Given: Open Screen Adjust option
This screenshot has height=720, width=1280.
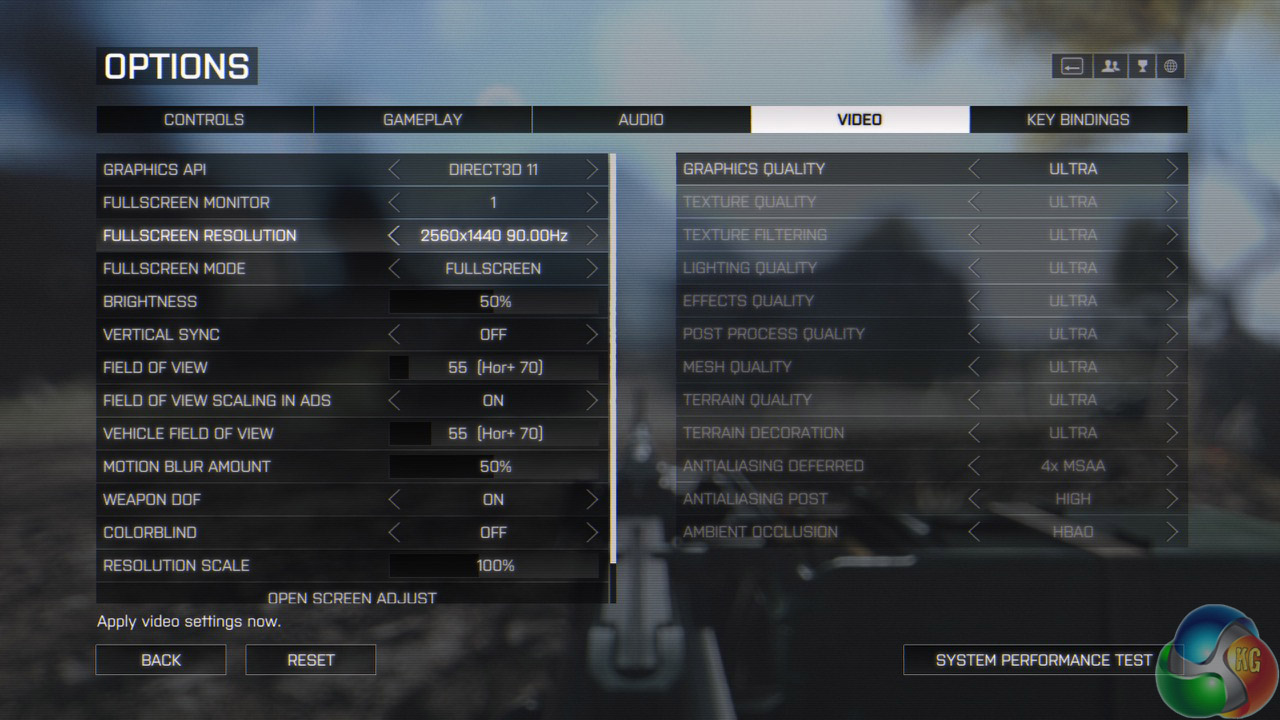Looking at the screenshot, I should (352, 598).
